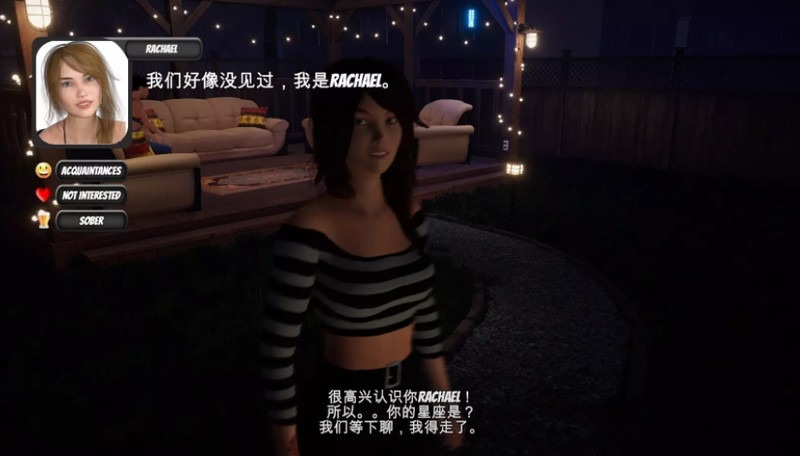
Task: Click the Acquaintances relationship status
Action: (91, 170)
